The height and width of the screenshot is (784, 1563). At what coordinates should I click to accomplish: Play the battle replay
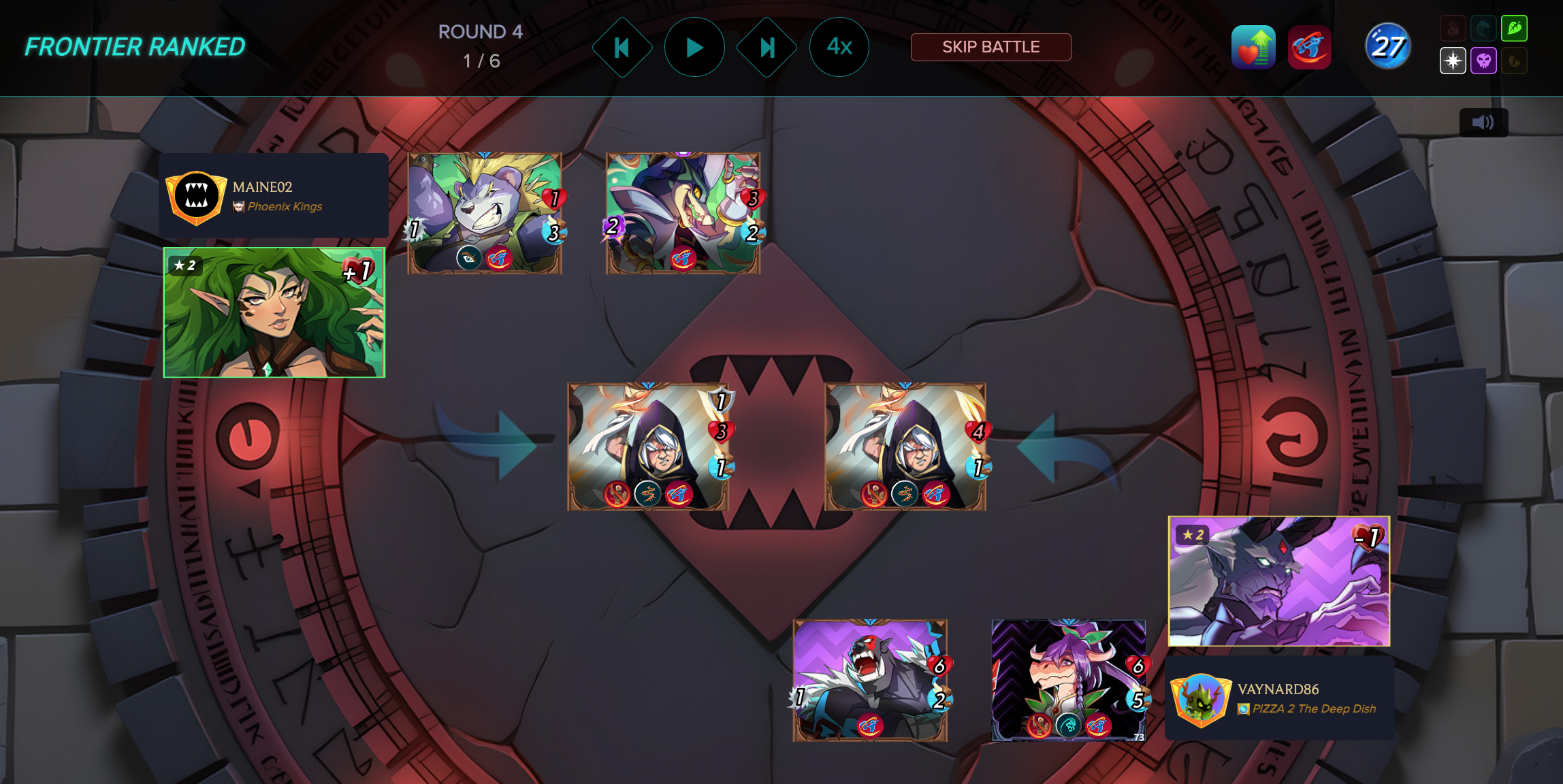pos(694,47)
